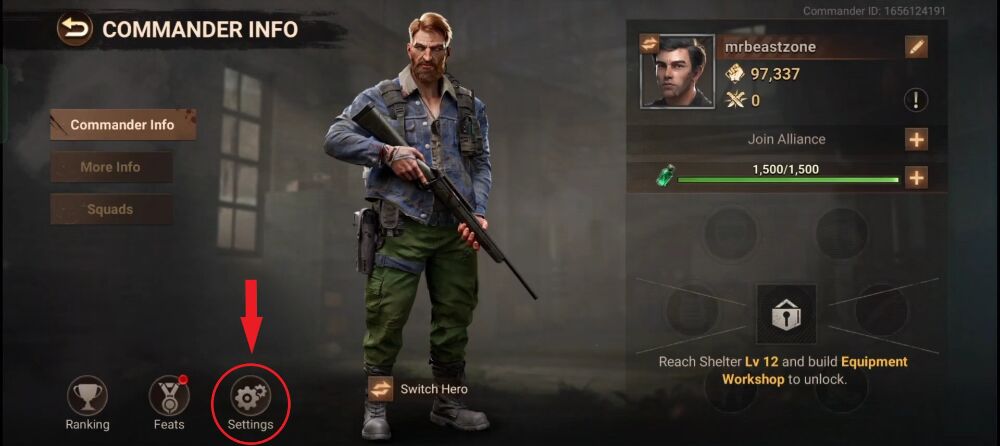The width and height of the screenshot is (1000, 446).
Task: Switch to the More Info tab
Action: [x=111, y=167]
